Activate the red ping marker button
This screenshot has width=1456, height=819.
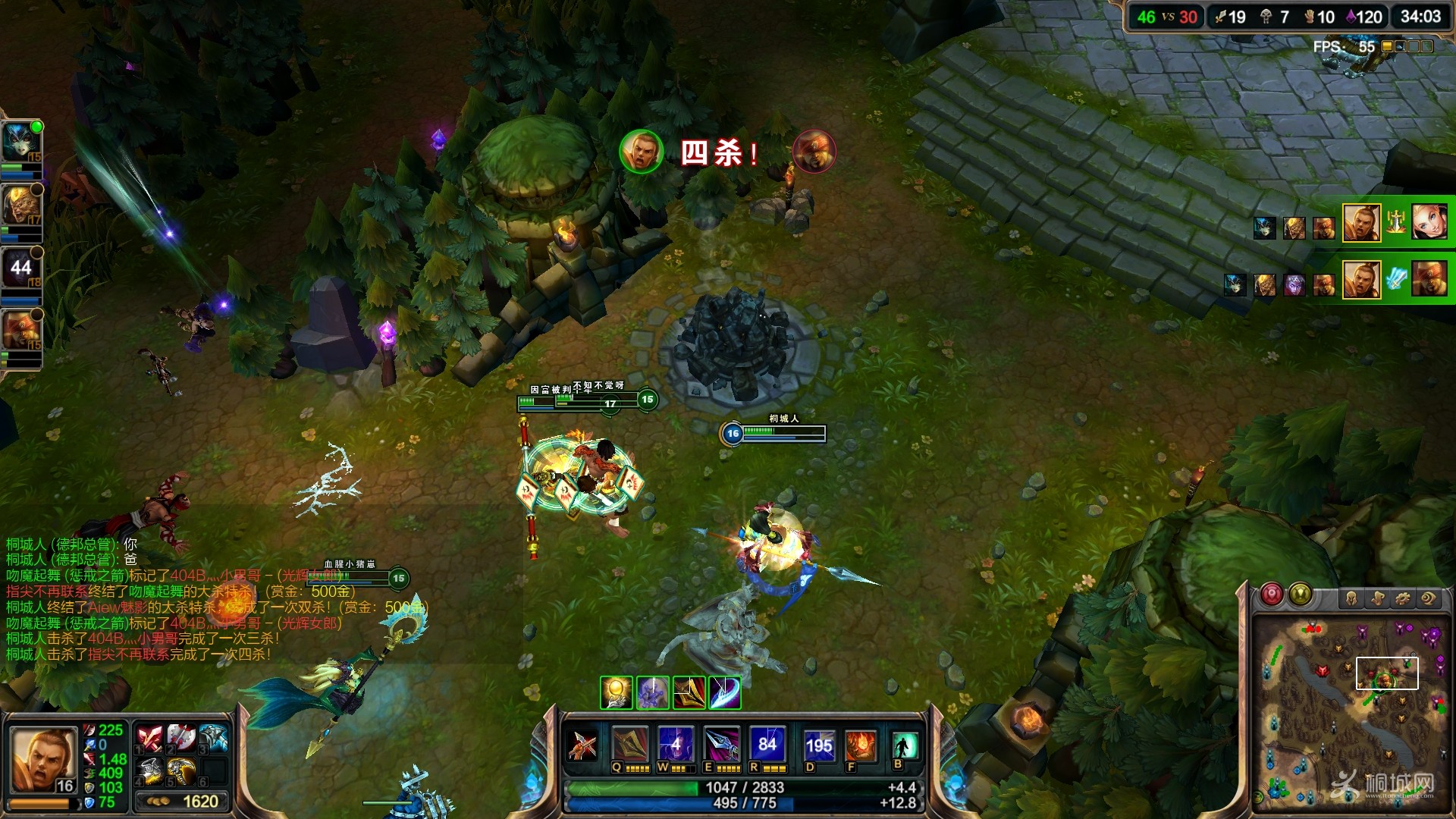point(1272,595)
